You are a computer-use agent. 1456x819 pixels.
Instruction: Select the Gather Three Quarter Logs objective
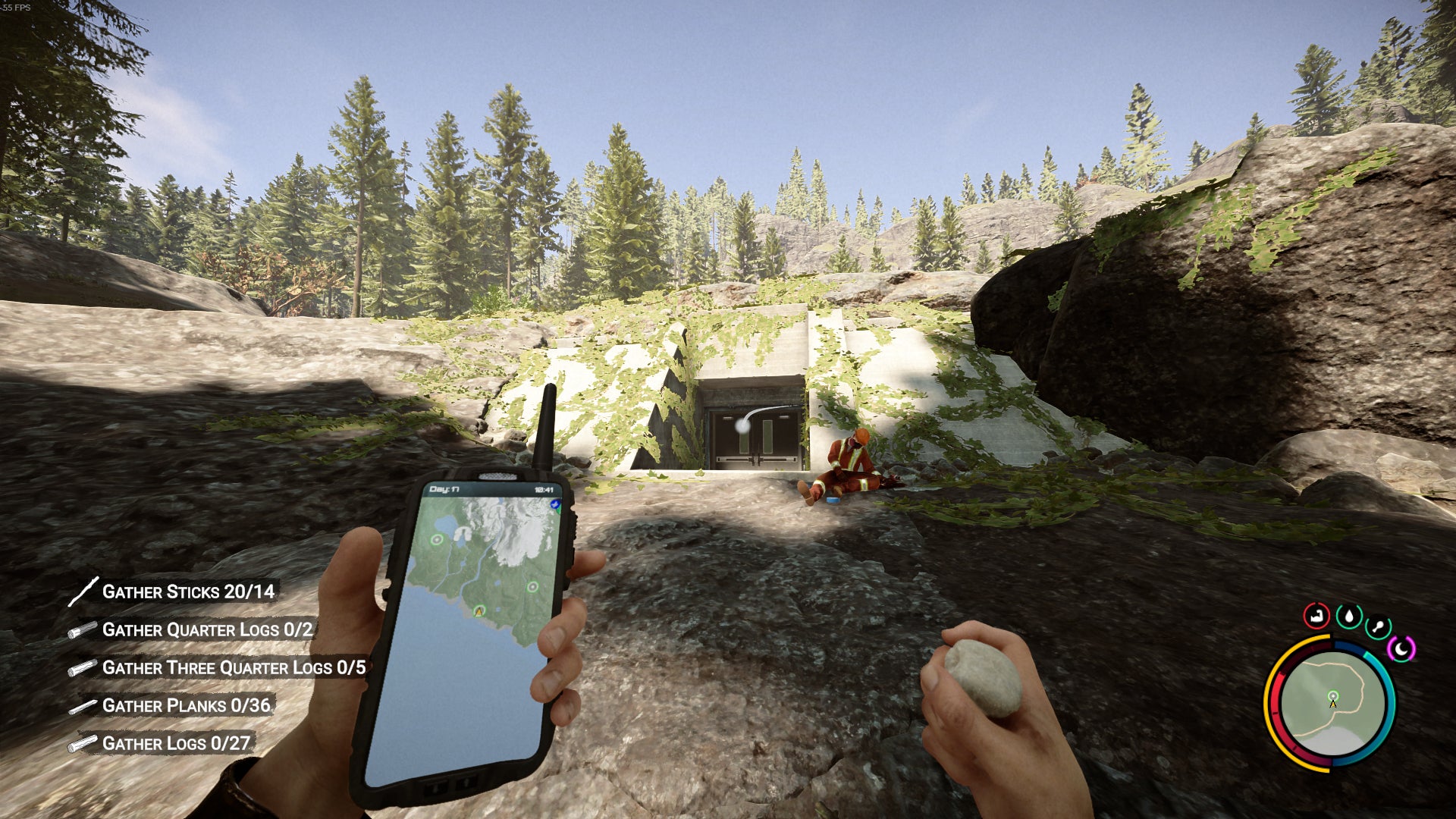tap(233, 668)
